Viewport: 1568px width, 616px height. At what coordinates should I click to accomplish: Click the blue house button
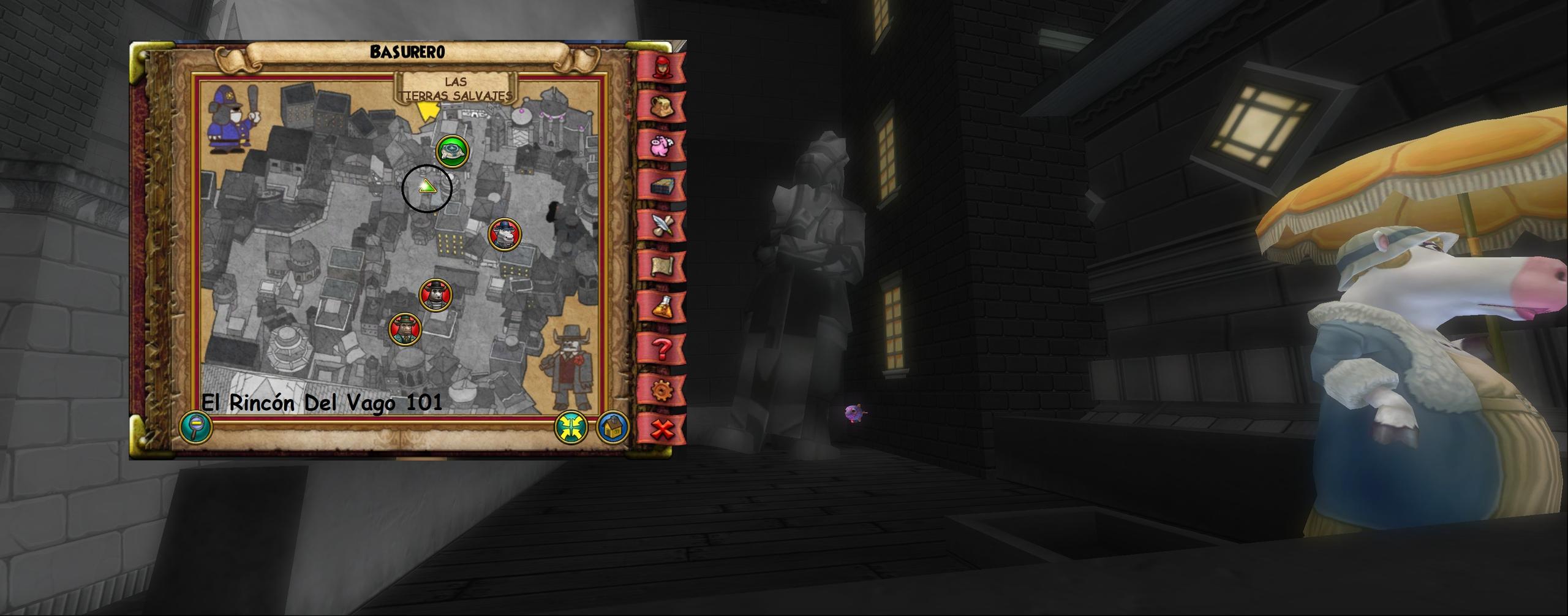tap(612, 427)
